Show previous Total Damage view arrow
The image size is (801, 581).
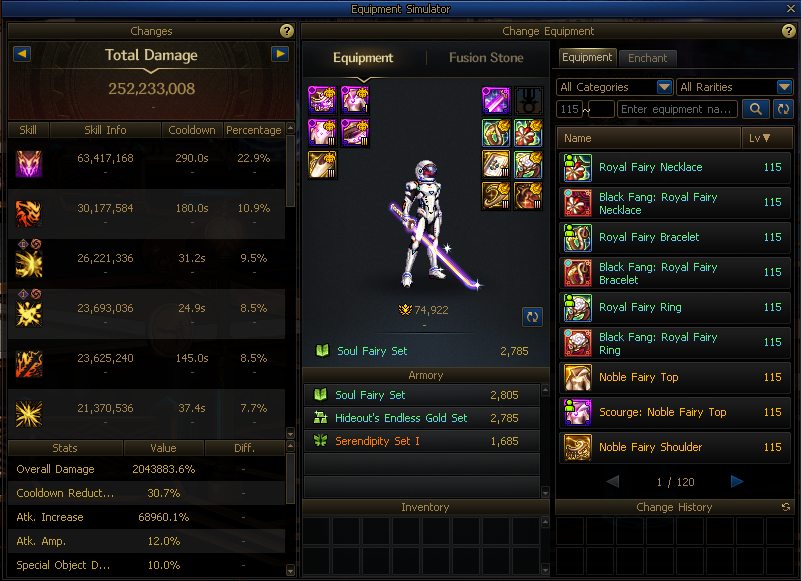coord(22,54)
